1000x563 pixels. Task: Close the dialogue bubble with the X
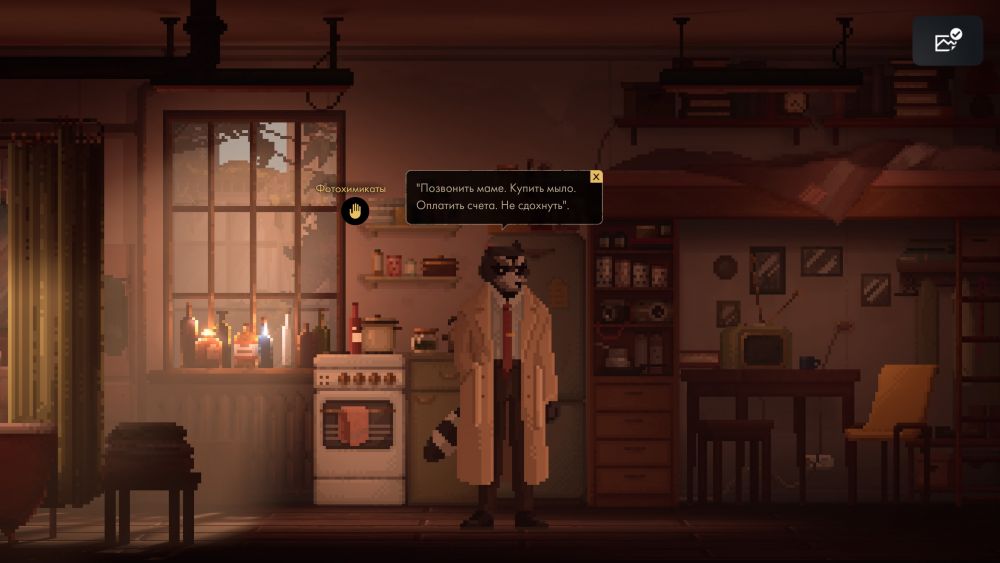point(596,177)
